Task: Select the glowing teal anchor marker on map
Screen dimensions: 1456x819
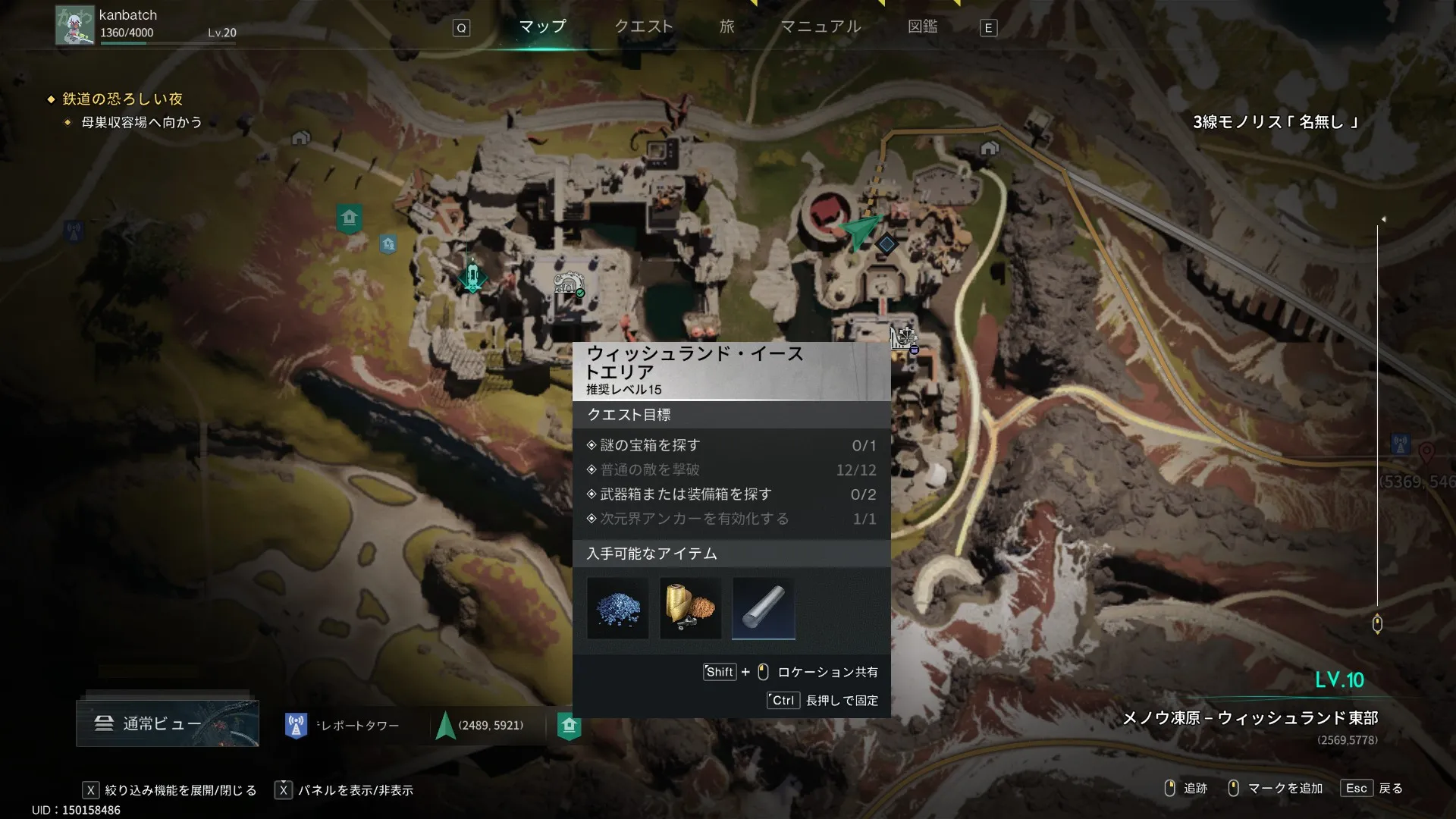Action: pyautogui.click(x=472, y=276)
